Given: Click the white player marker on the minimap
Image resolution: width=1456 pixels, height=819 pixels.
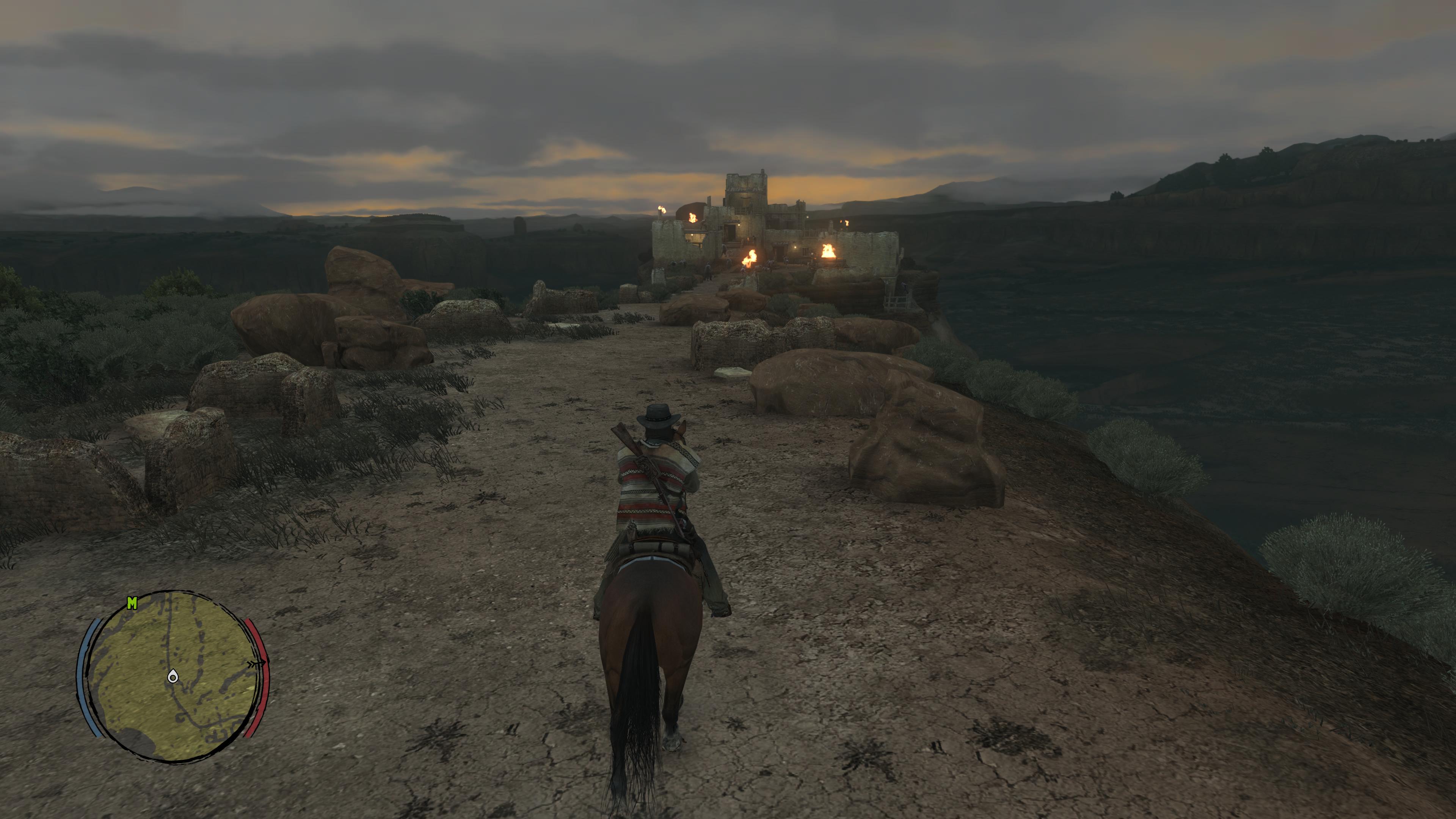Looking at the screenshot, I should [x=173, y=676].
